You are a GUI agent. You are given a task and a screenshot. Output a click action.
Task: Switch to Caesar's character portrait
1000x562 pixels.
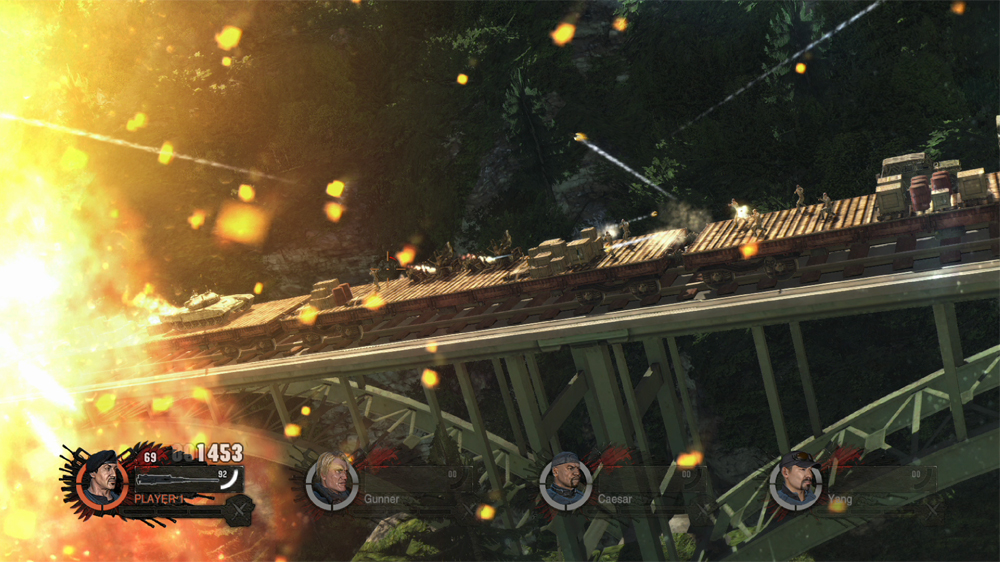click(x=563, y=483)
